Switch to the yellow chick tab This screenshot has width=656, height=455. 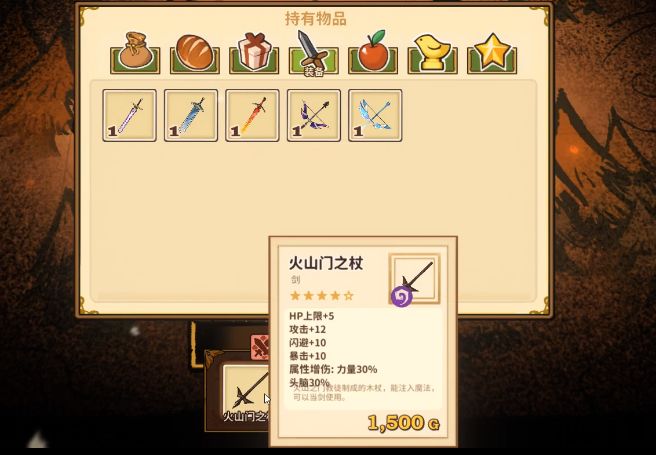coord(432,52)
